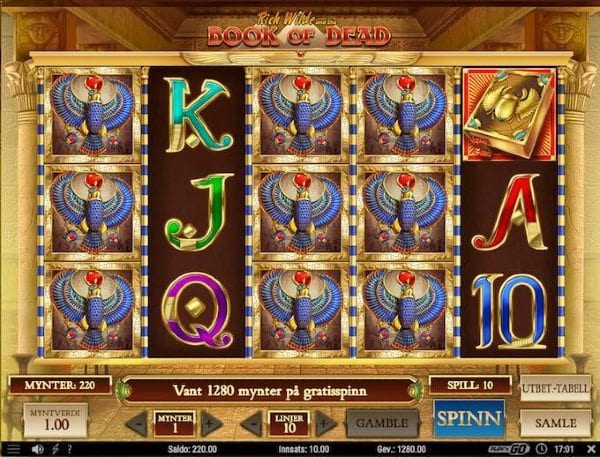Decrease the MYNTER coin count
The width and height of the screenshot is (600, 457).
coord(136,422)
